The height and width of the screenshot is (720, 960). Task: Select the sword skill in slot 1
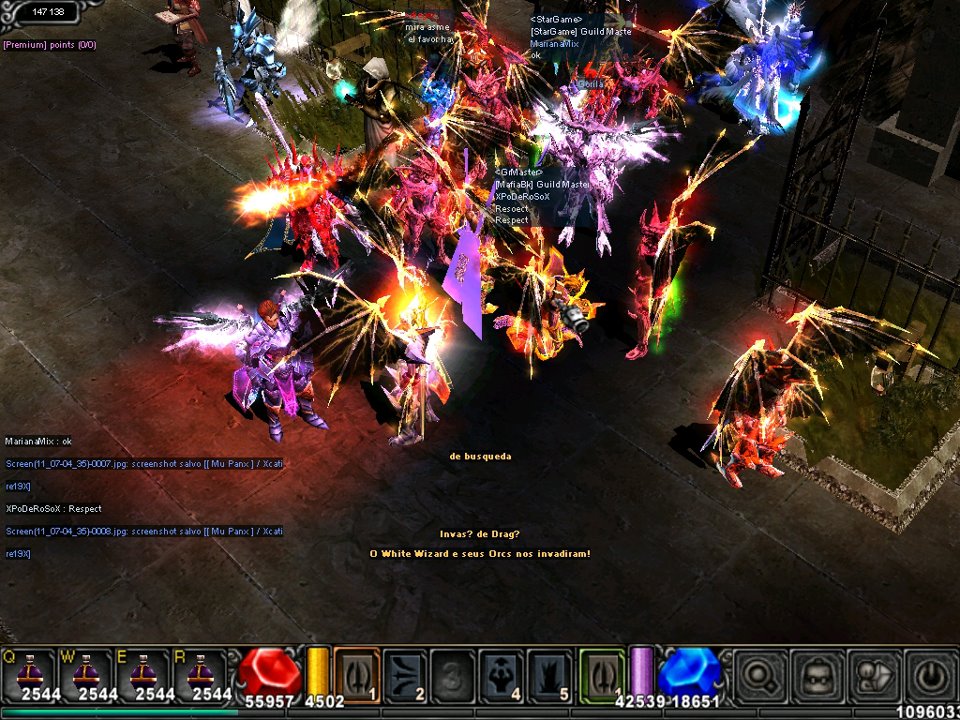pos(356,674)
